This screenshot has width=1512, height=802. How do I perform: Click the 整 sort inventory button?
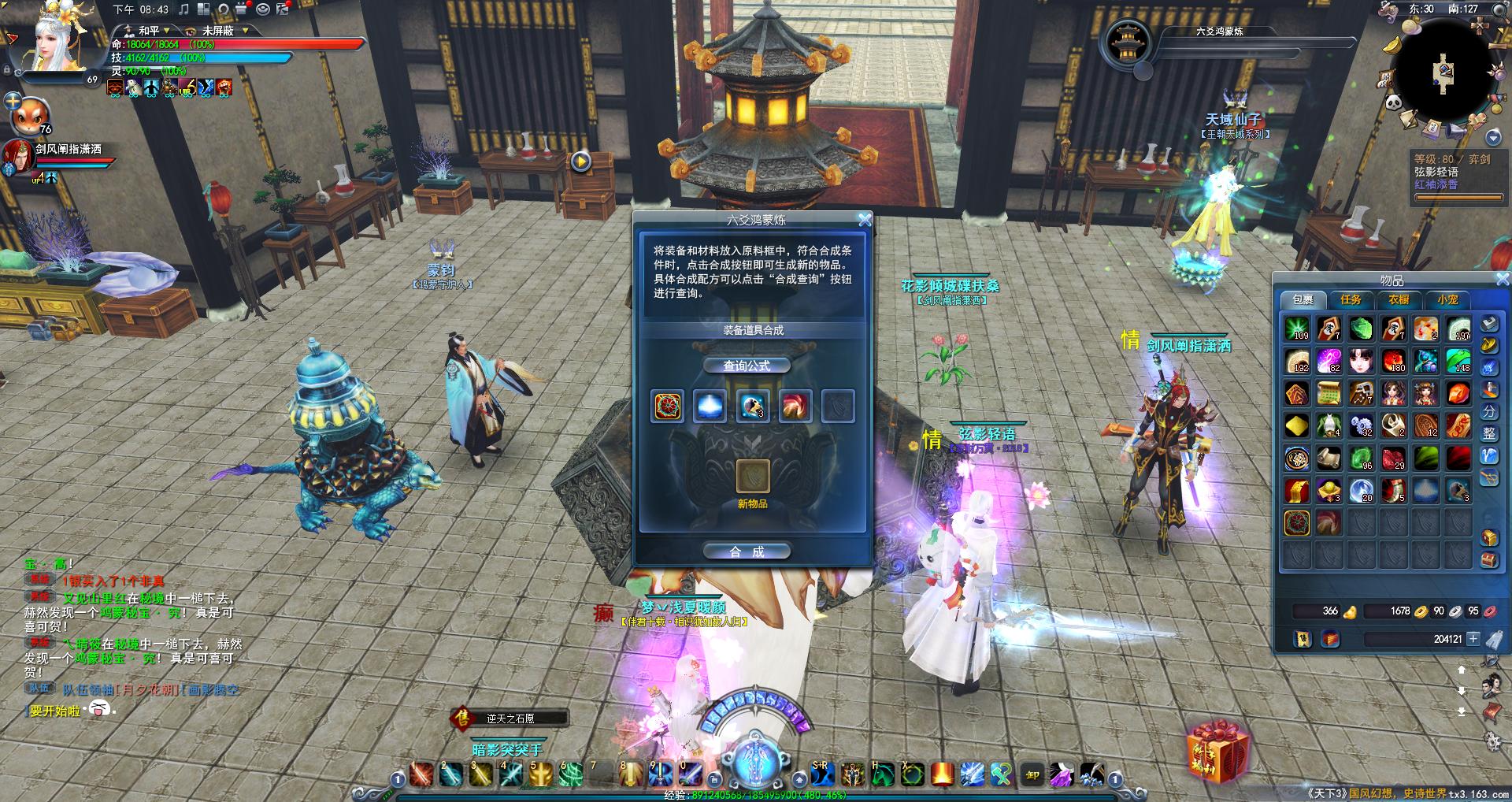point(1488,433)
